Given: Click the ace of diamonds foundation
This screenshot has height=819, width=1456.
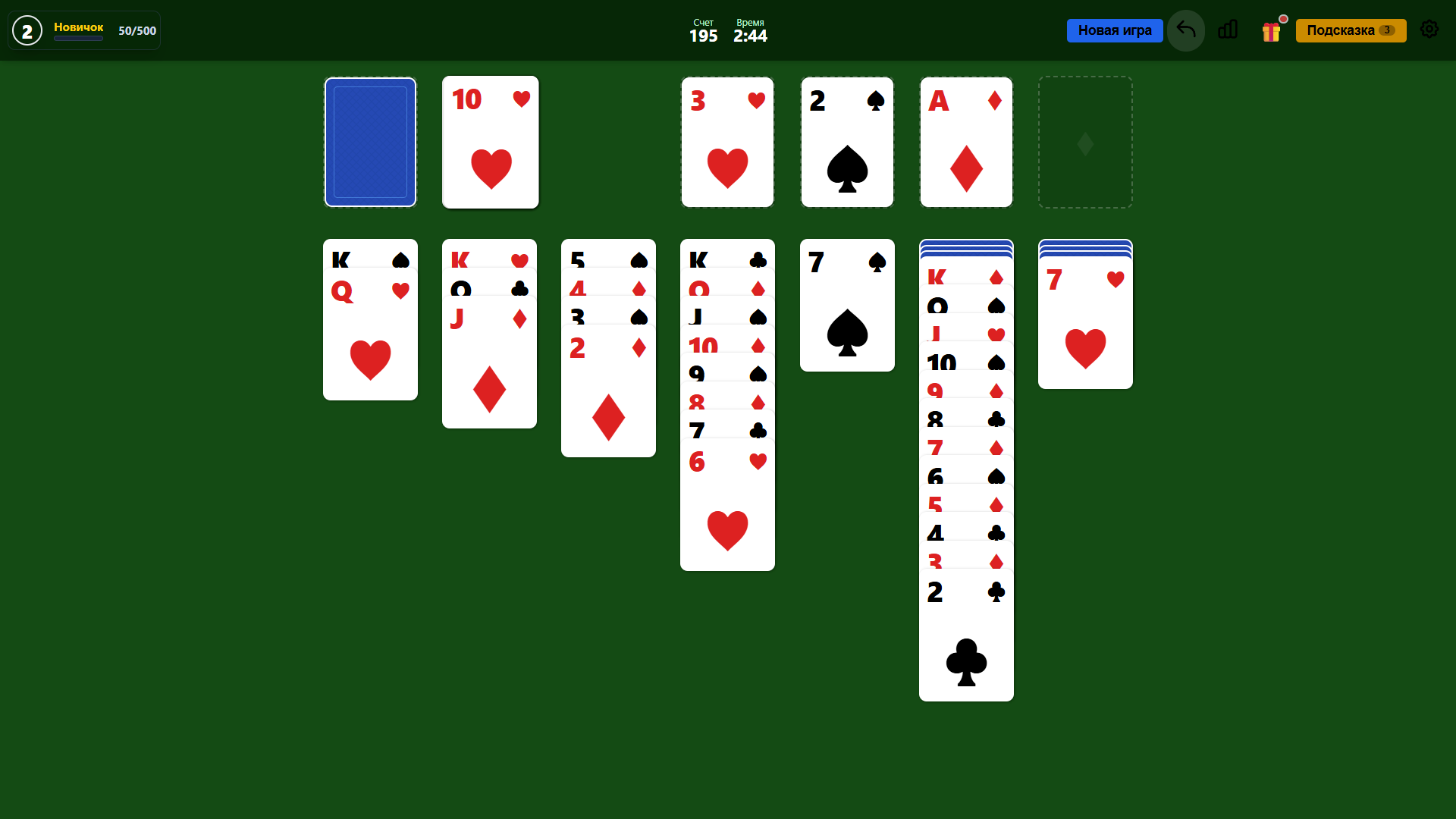Looking at the screenshot, I should click(x=965, y=142).
